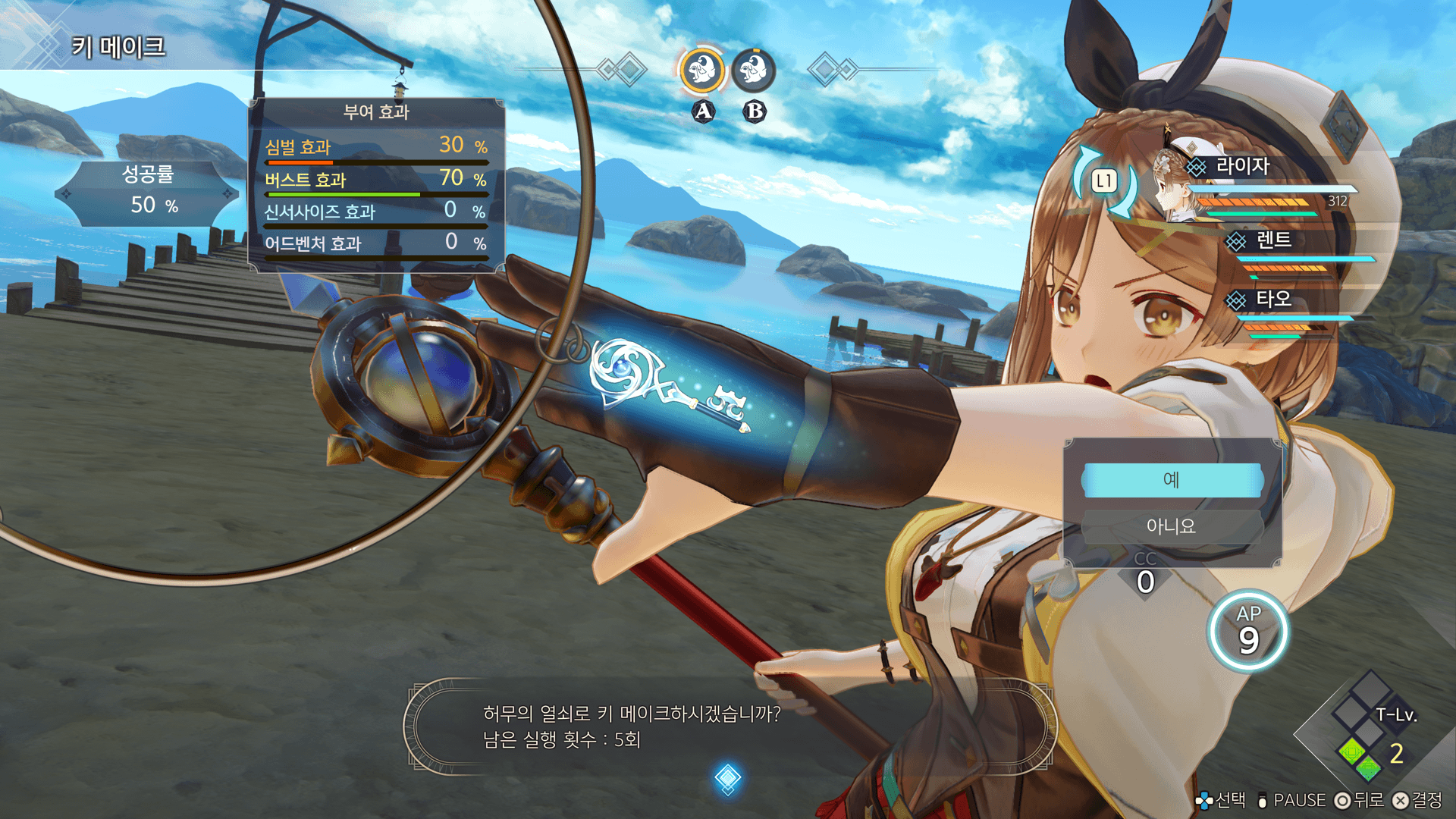This screenshot has width=1456, height=819.
Task: Pick the 신서사이즈 효과 effect row
Action: (x=376, y=212)
